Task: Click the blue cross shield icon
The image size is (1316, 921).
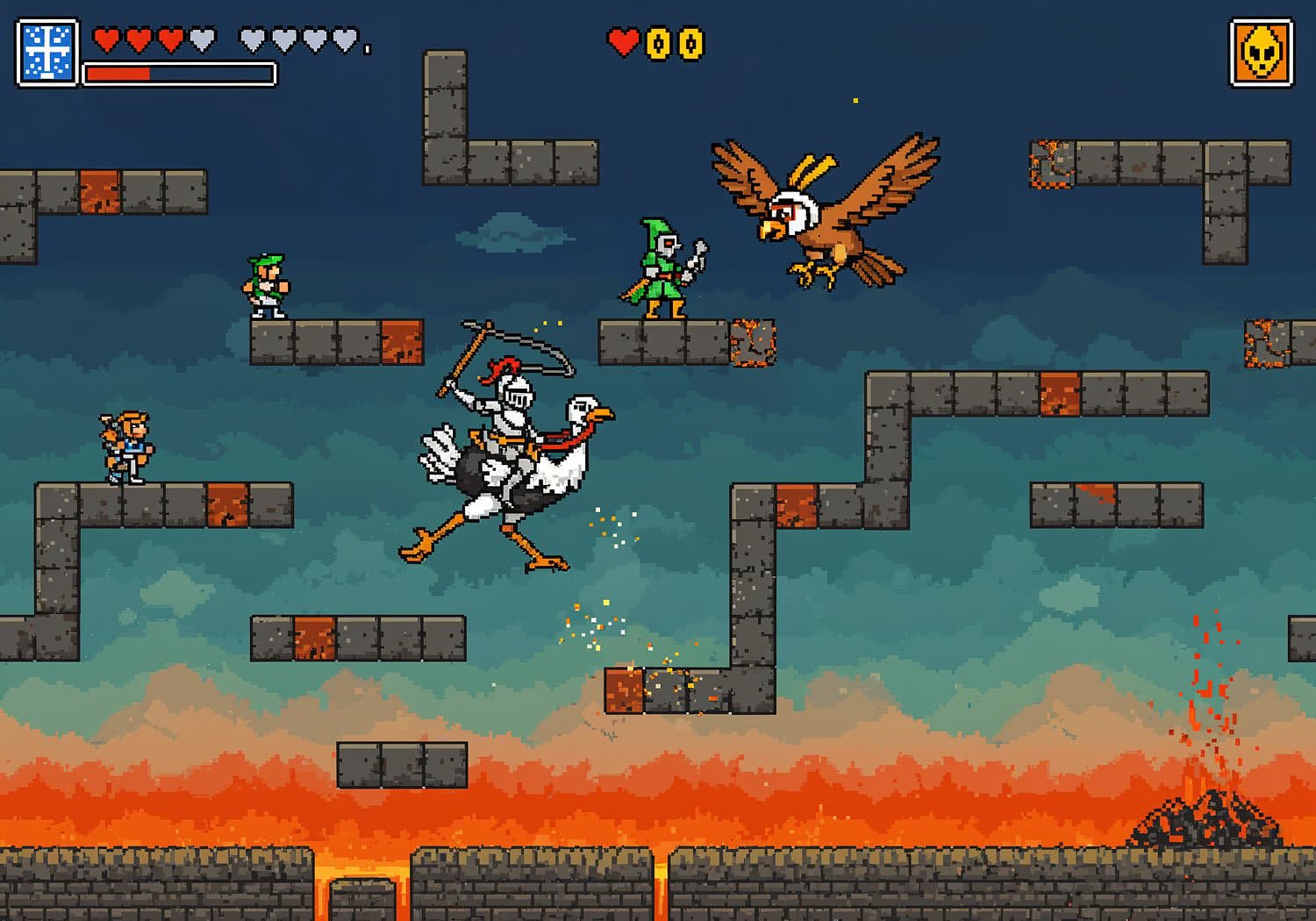Action: click(x=47, y=53)
